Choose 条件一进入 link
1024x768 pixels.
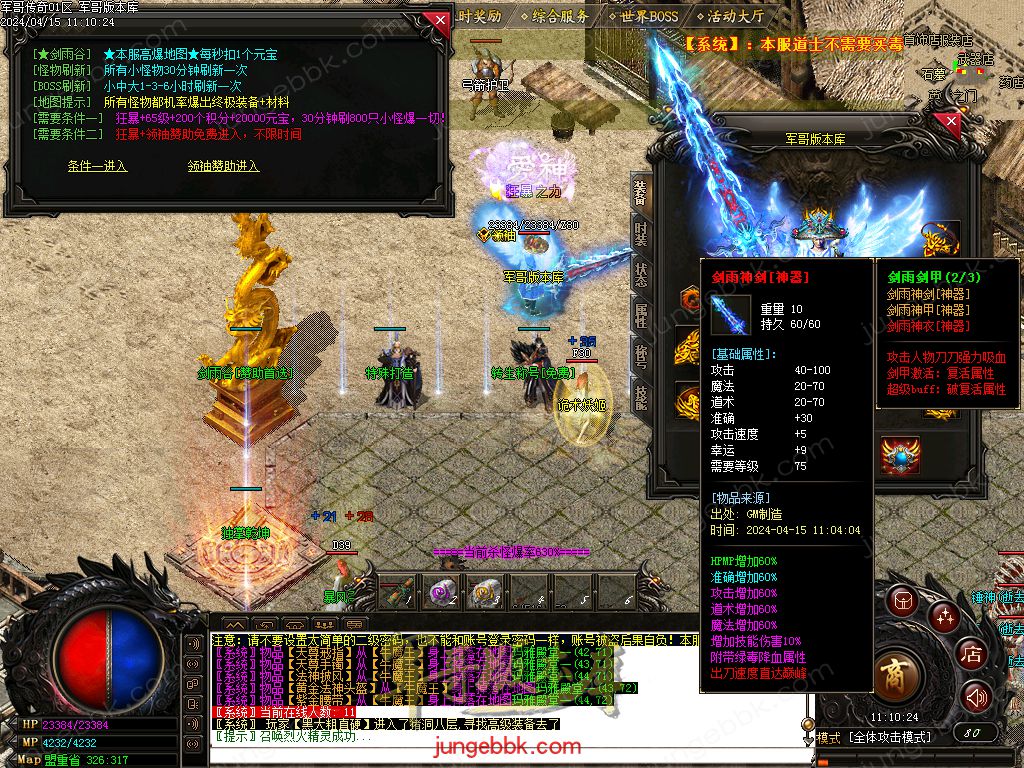tap(97, 166)
